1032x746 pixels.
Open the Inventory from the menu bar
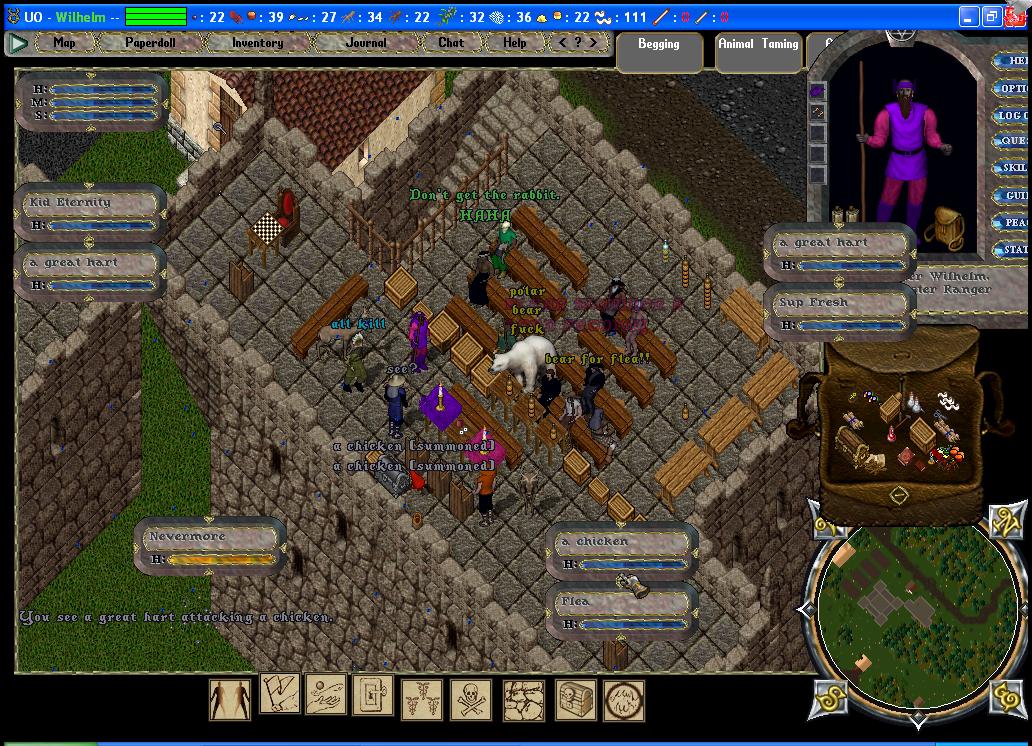[x=257, y=43]
